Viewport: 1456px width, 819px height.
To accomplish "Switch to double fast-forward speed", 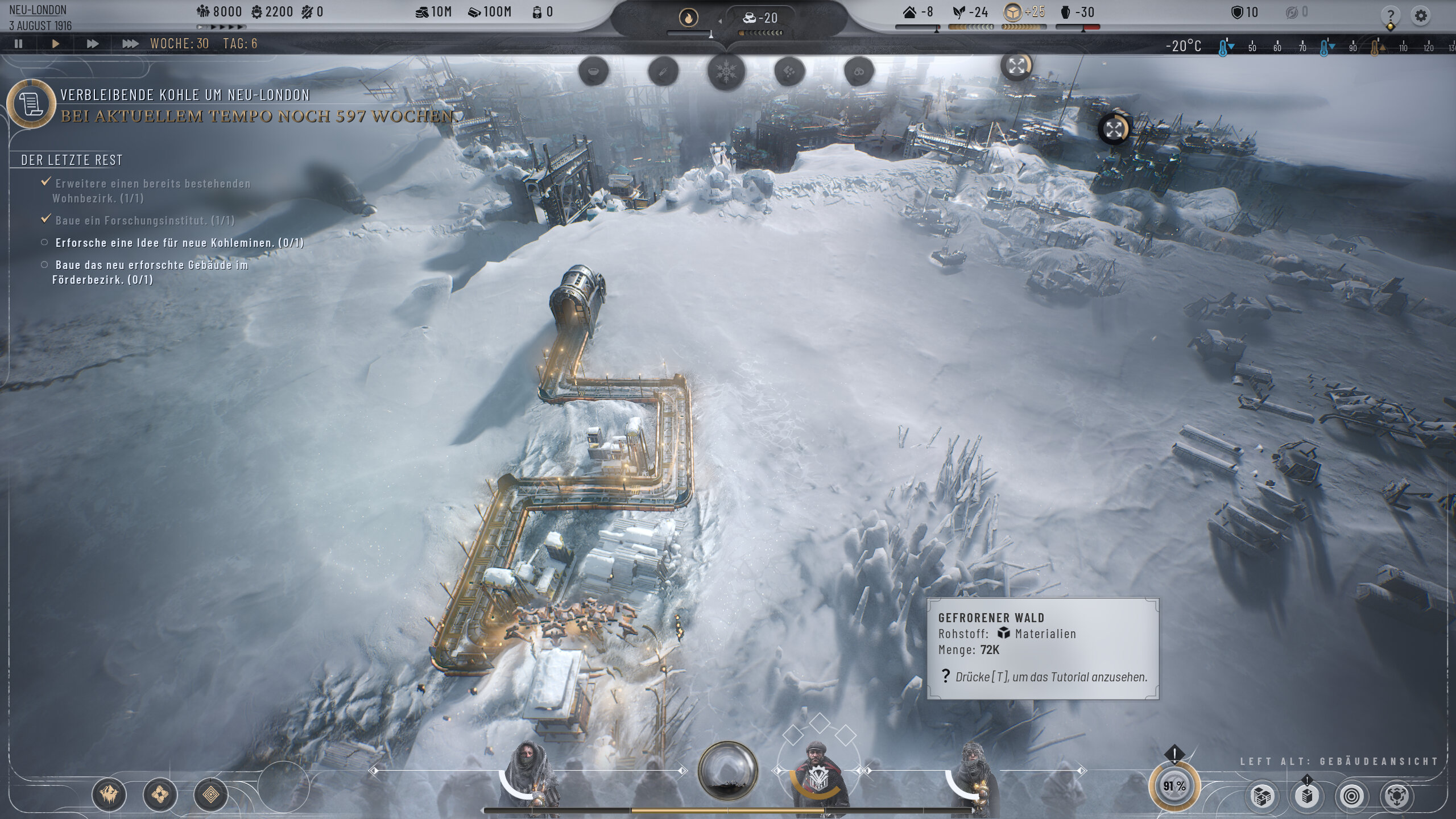I will point(92,43).
